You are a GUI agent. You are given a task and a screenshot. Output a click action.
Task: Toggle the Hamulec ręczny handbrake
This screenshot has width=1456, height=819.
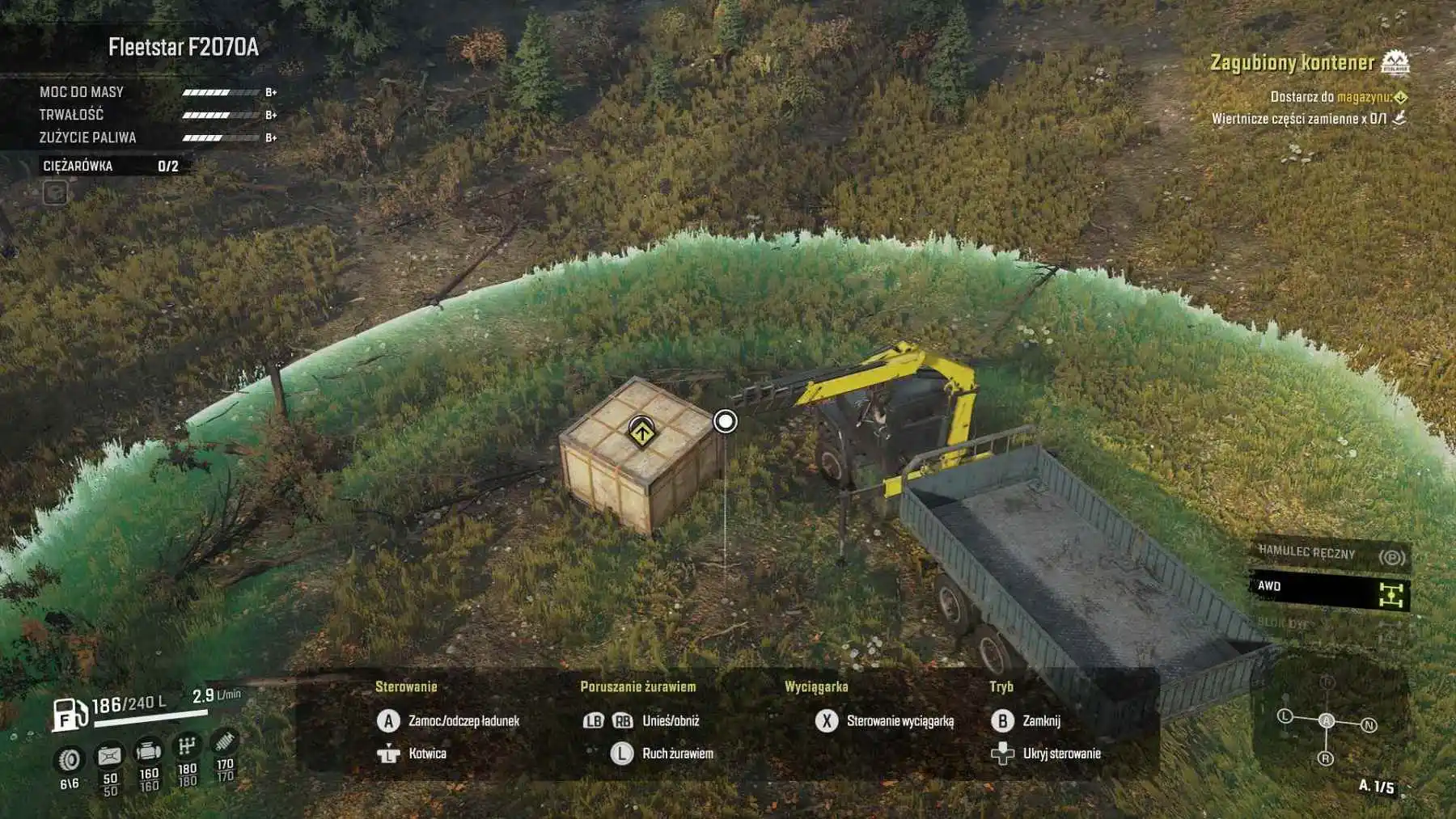tap(1330, 555)
